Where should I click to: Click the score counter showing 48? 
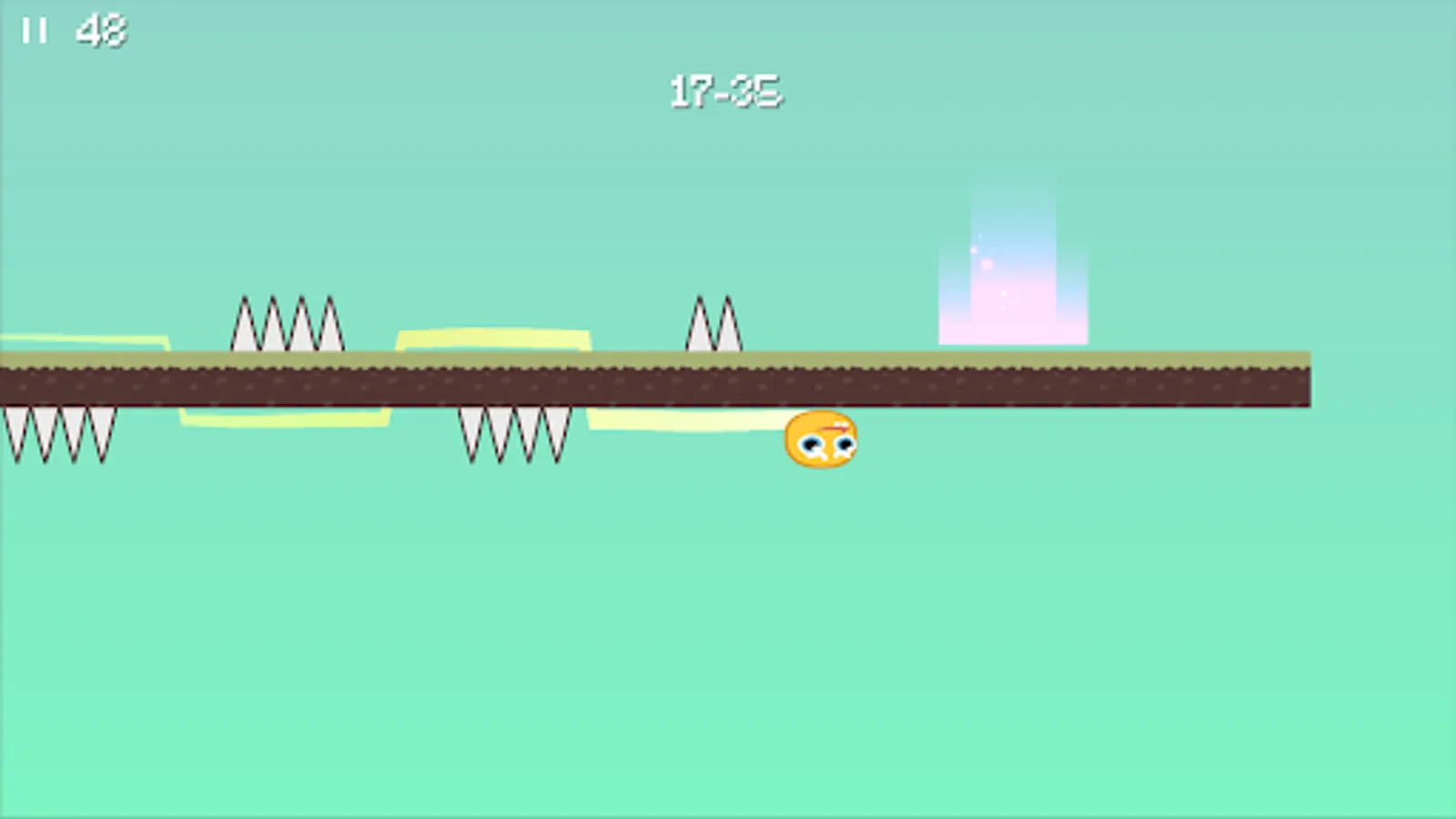(x=100, y=29)
